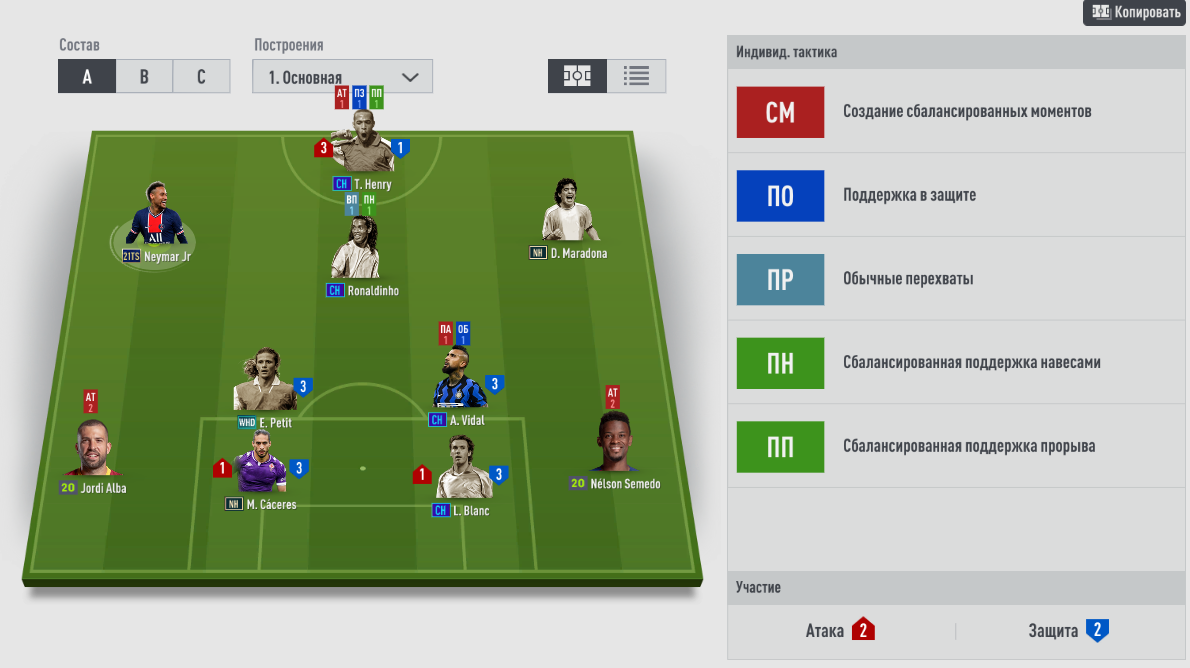This screenshot has height=668, width=1190.
Task: Select T. Henry player card
Action: tap(361, 146)
